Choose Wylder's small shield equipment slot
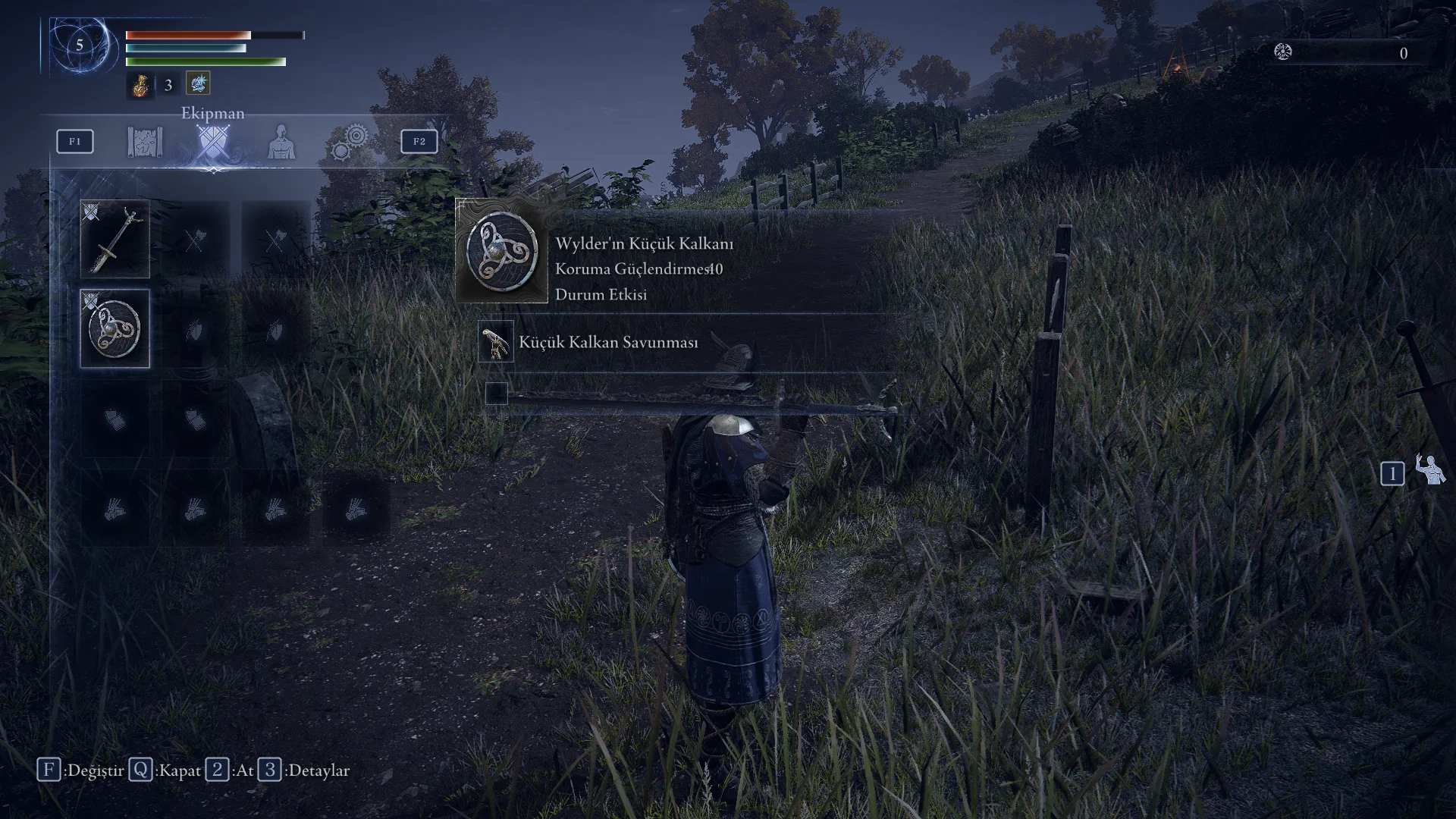The width and height of the screenshot is (1456, 819). 115,328
